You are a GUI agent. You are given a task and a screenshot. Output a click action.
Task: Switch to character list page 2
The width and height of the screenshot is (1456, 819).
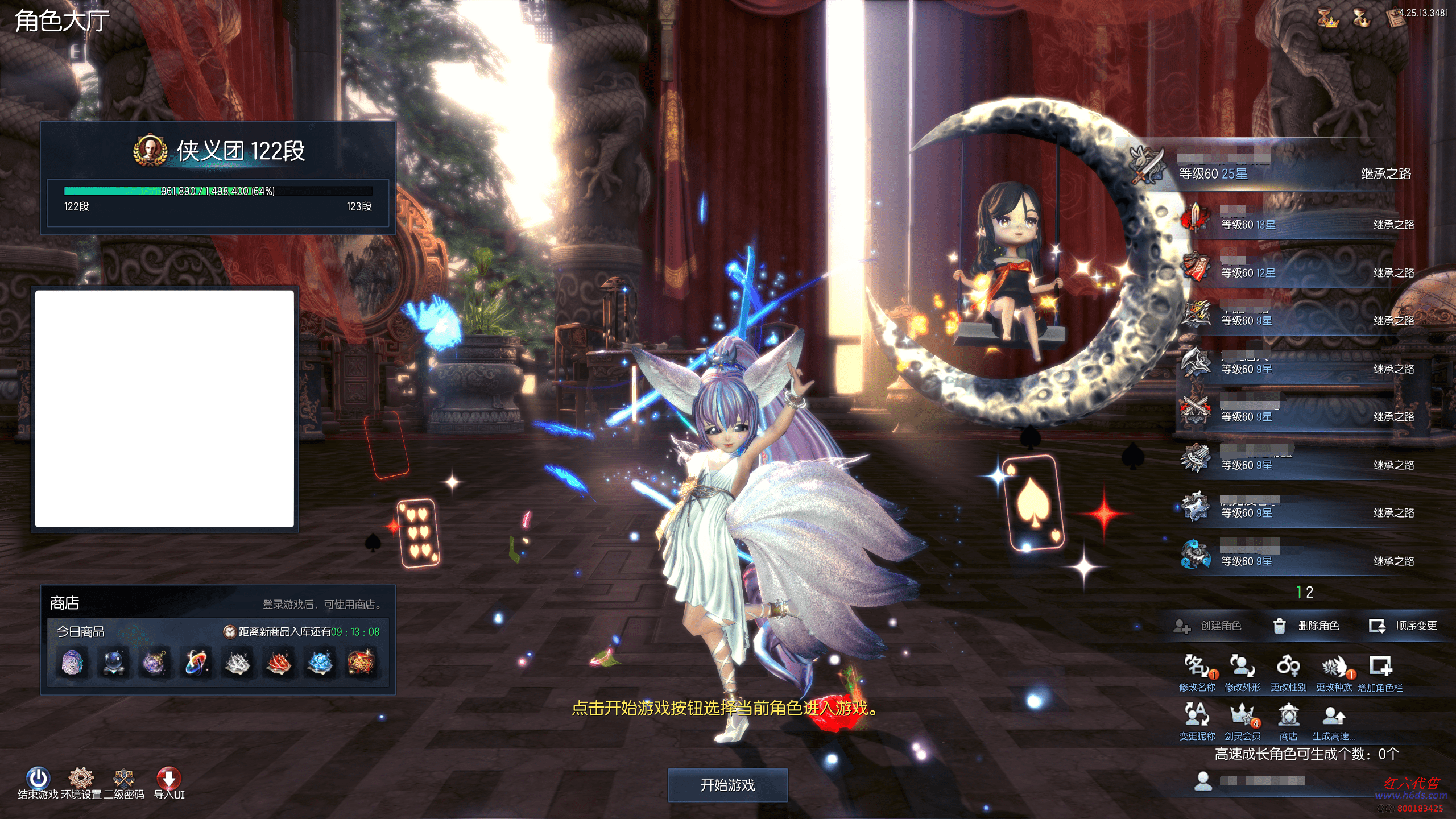pyautogui.click(x=1310, y=593)
